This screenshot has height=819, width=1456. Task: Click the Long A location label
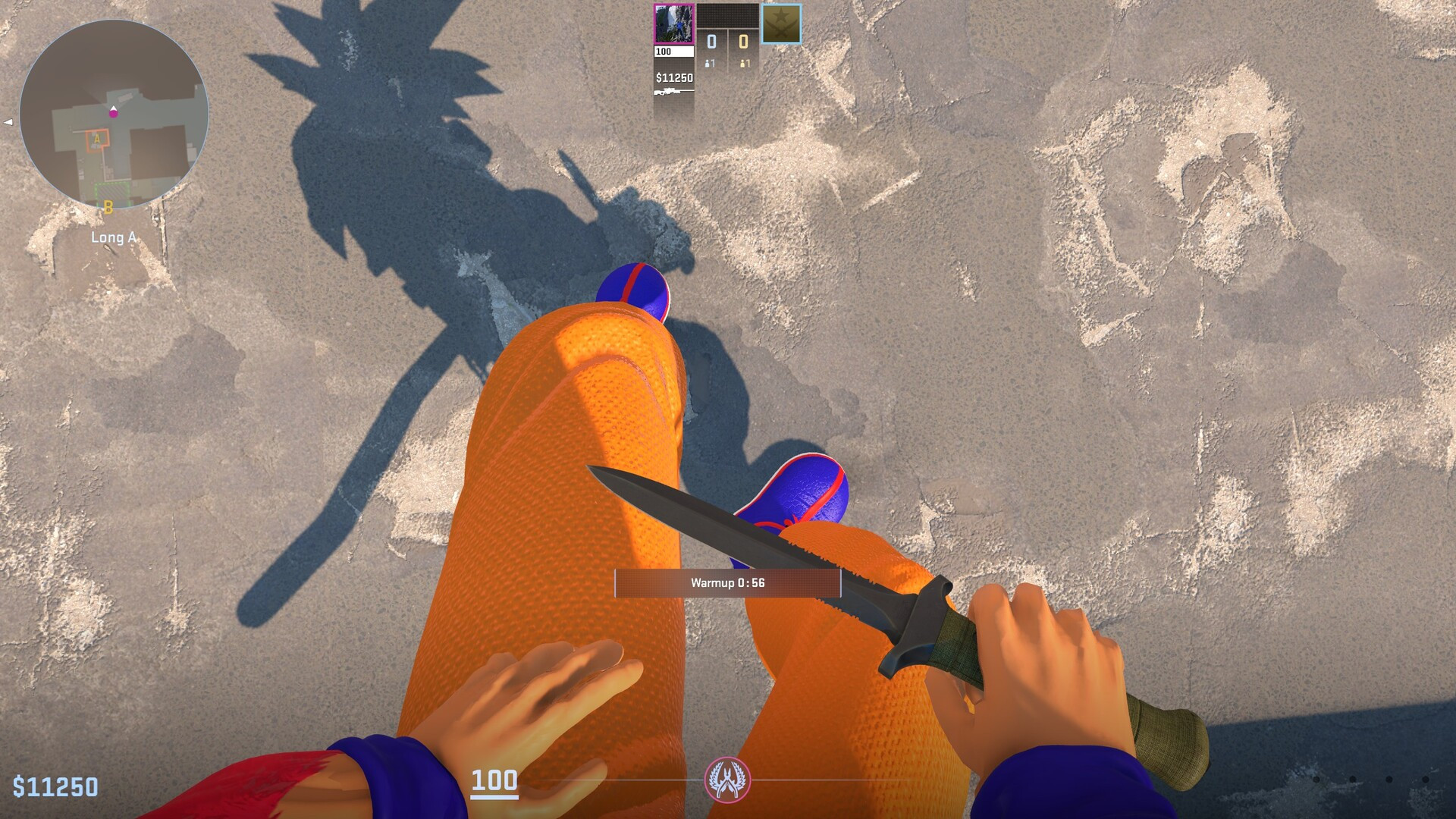tap(114, 237)
